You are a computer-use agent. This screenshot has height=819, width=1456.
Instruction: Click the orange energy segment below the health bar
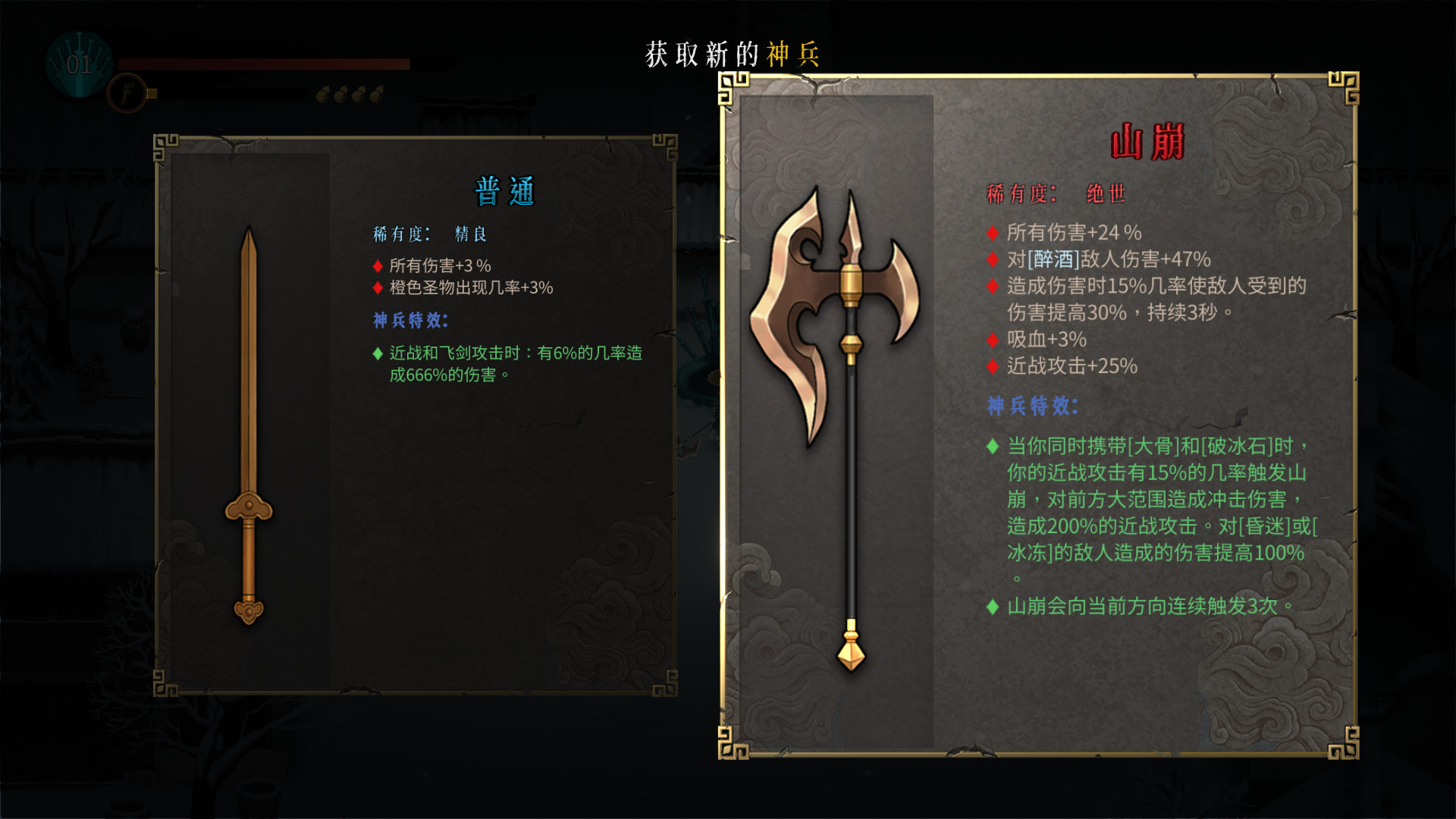(x=151, y=93)
